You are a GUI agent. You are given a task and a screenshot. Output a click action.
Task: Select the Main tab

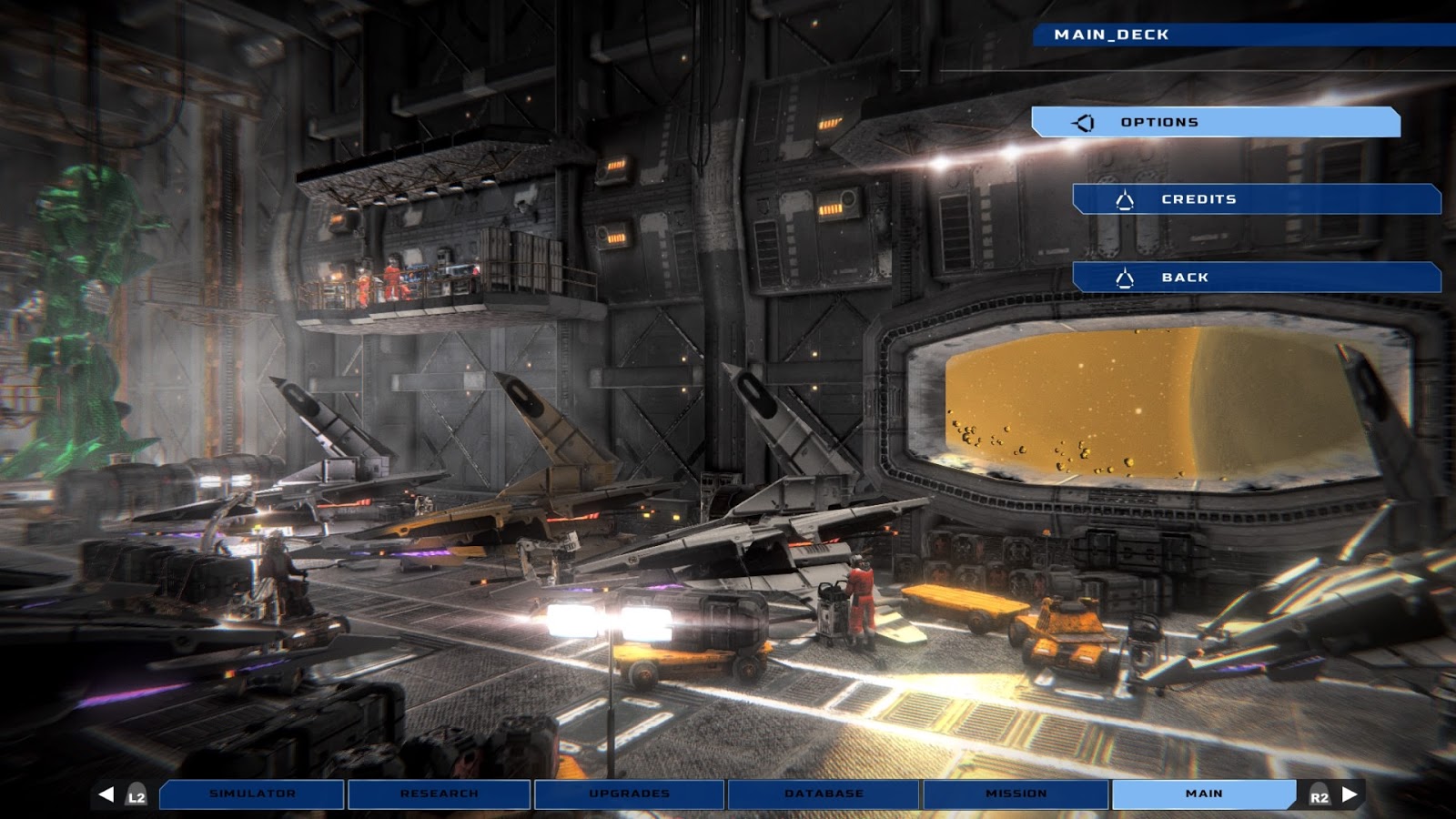[x=1203, y=794]
